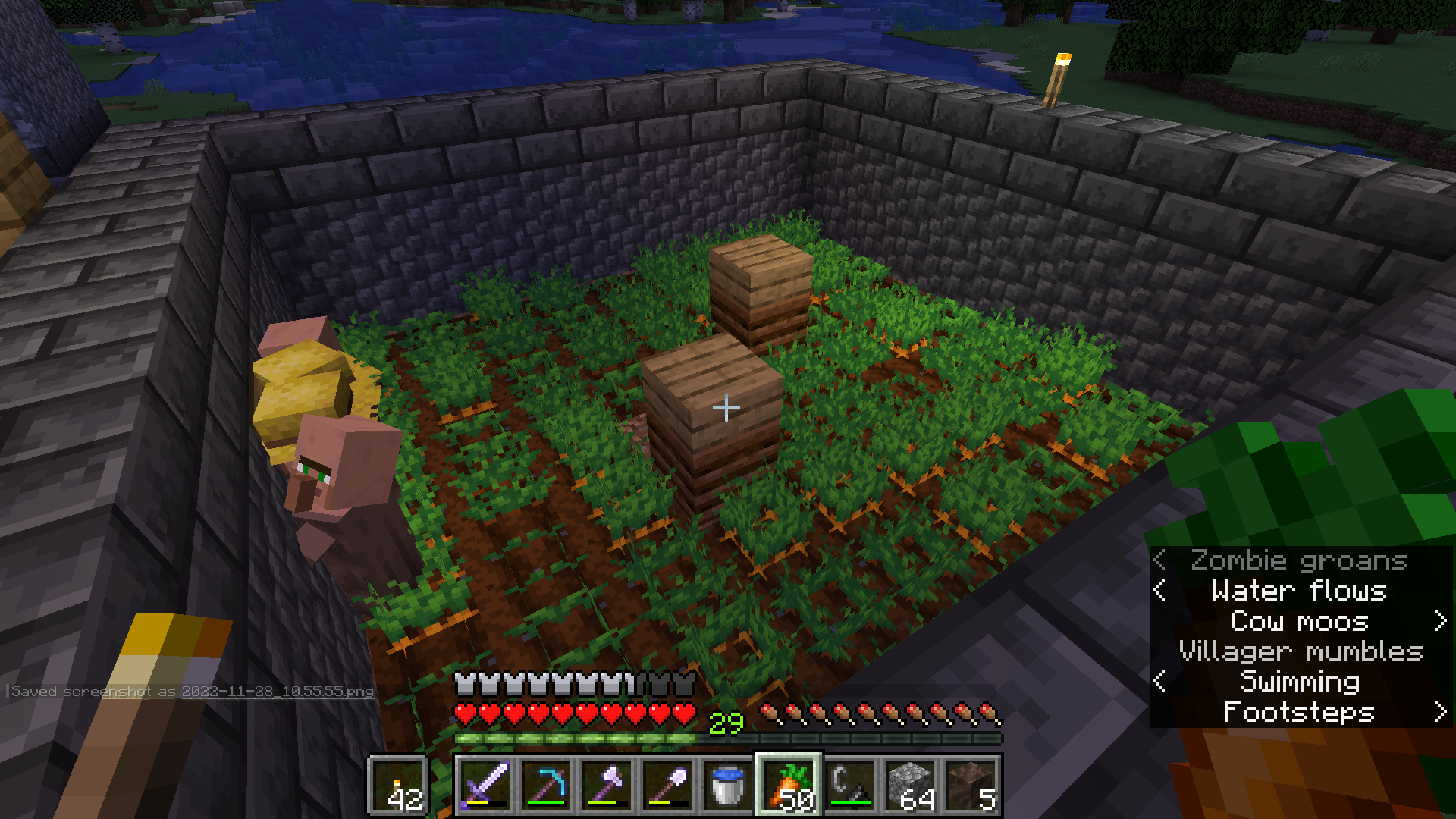Image resolution: width=1456 pixels, height=819 pixels.
Task: Click the off-hand torch slot
Action: click(399, 786)
